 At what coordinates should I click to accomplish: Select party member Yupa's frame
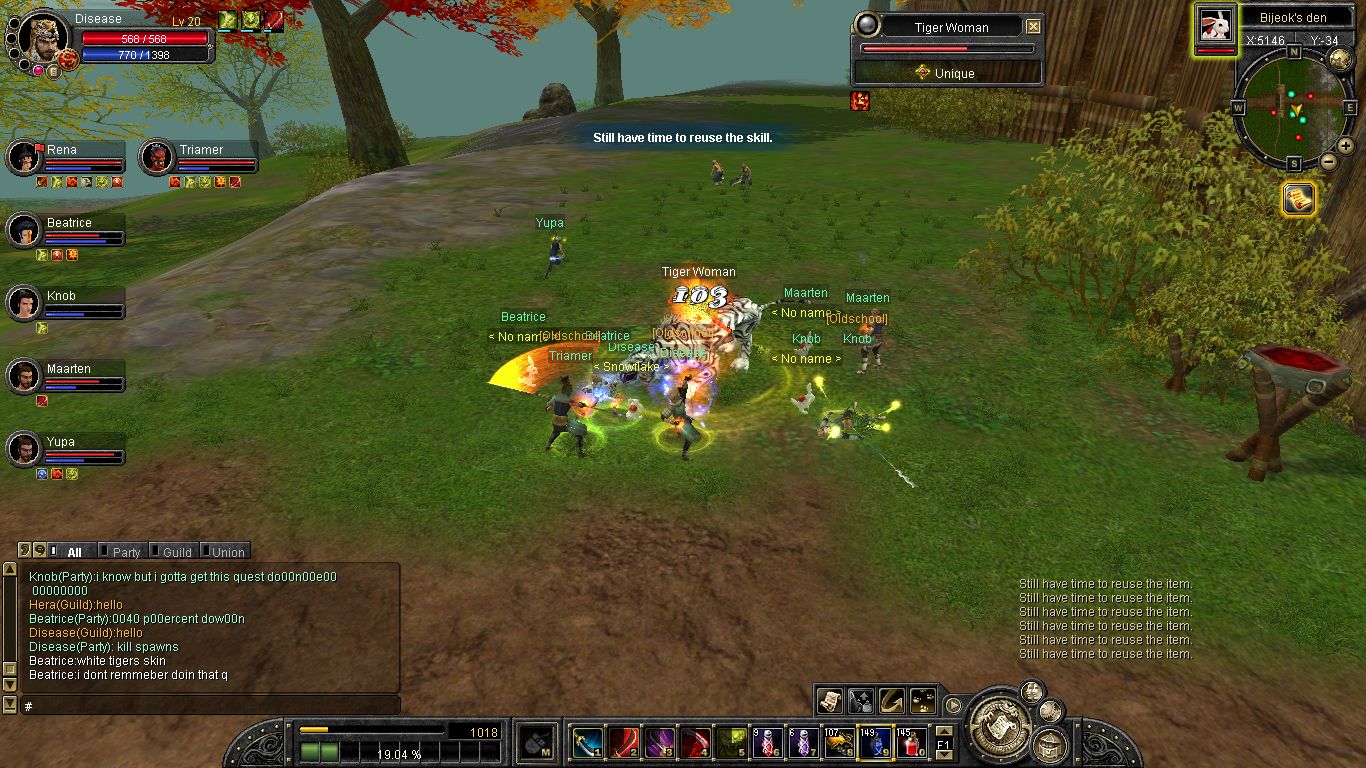coord(66,449)
